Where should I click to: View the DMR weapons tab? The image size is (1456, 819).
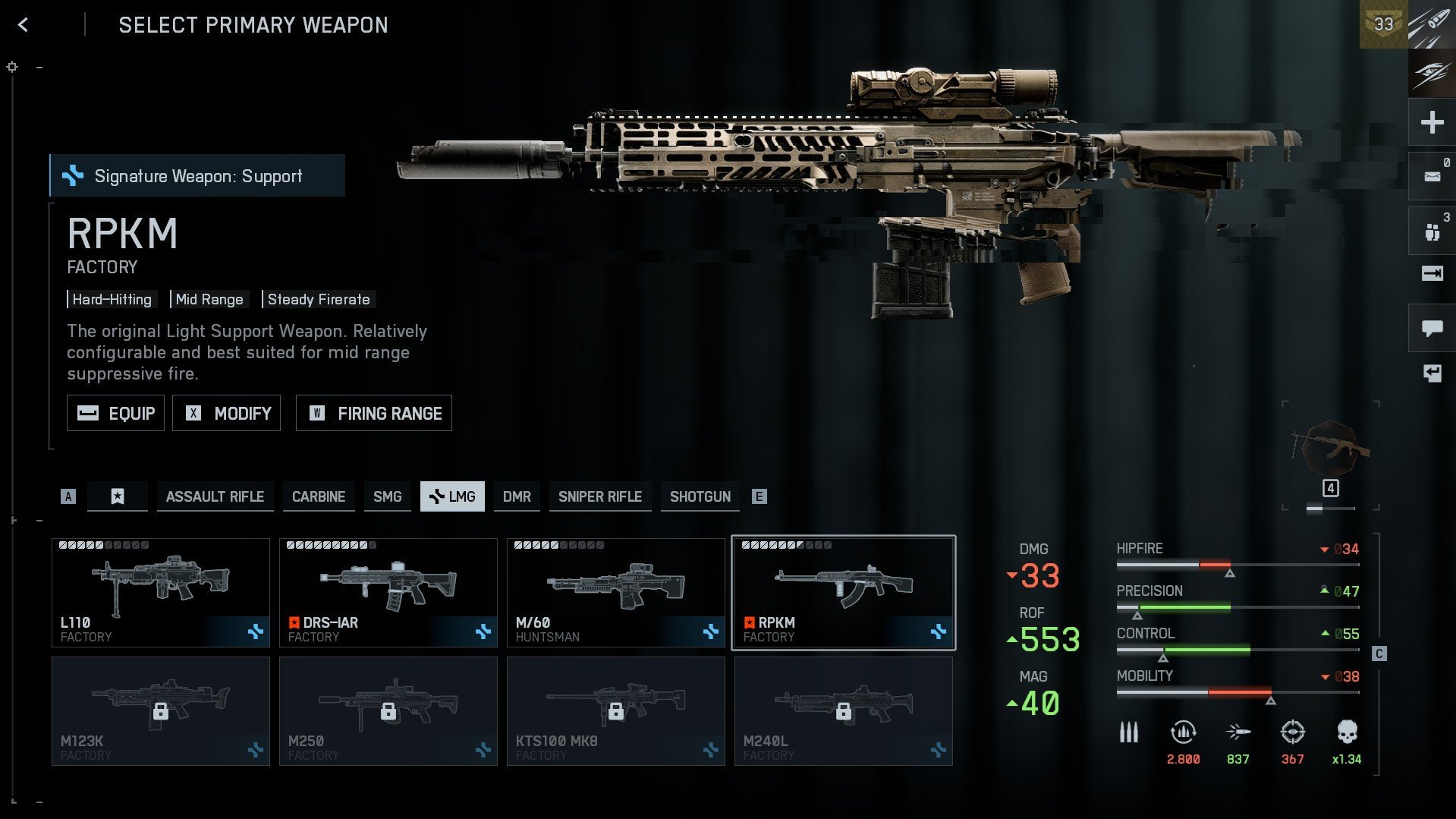[517, 496]
